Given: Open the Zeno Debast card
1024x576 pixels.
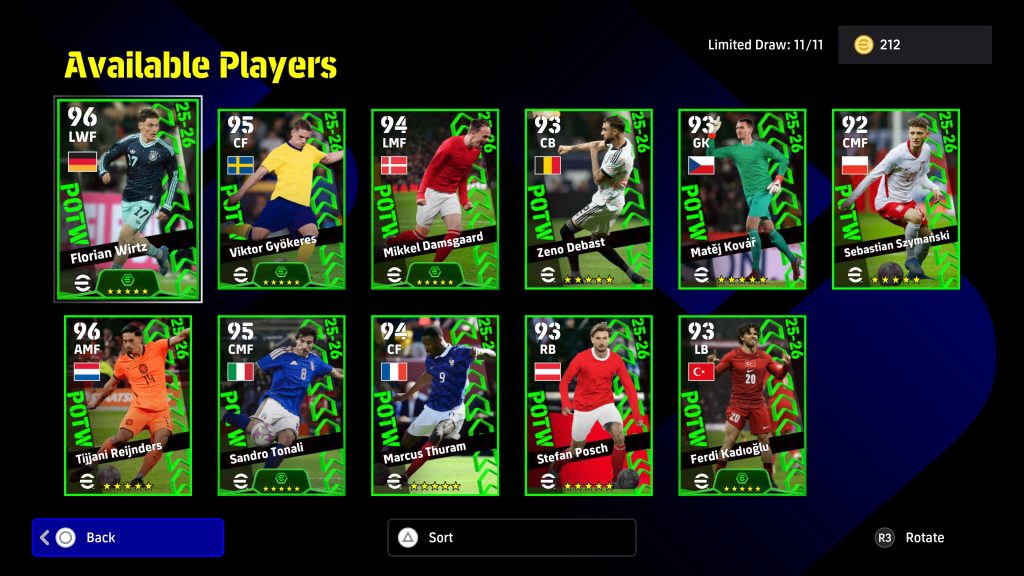Looking at the screenshot, I should click(589, 199).
